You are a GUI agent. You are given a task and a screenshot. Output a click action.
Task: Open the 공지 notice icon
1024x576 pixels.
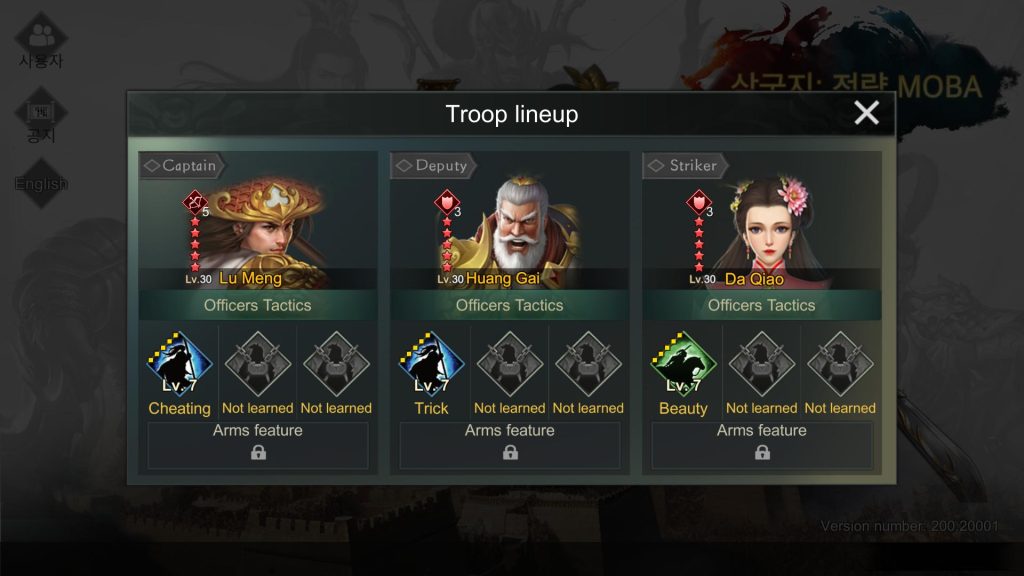point(41,118)
